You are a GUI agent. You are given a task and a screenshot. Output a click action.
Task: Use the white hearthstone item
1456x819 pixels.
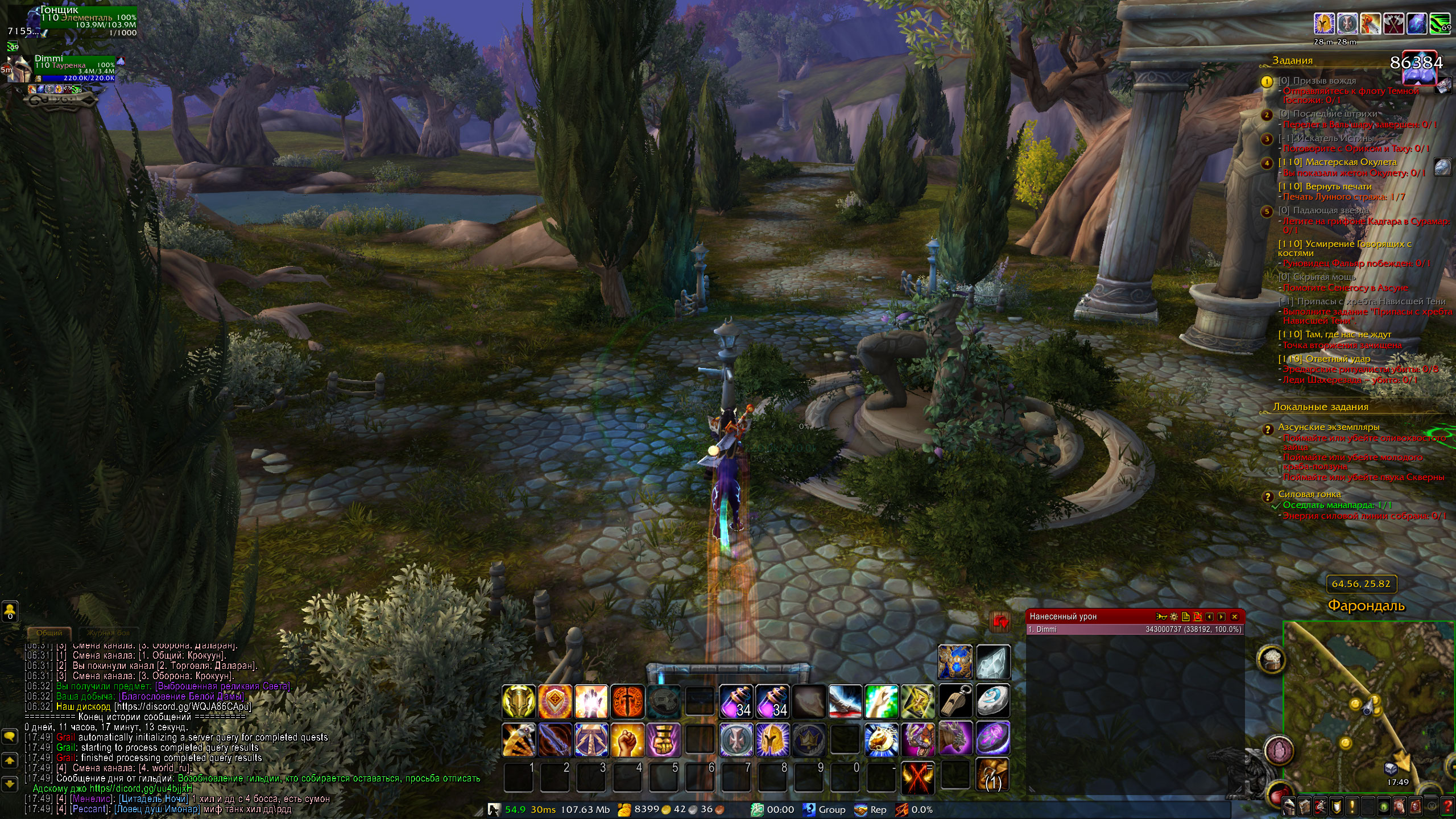(x=992, y=702)
